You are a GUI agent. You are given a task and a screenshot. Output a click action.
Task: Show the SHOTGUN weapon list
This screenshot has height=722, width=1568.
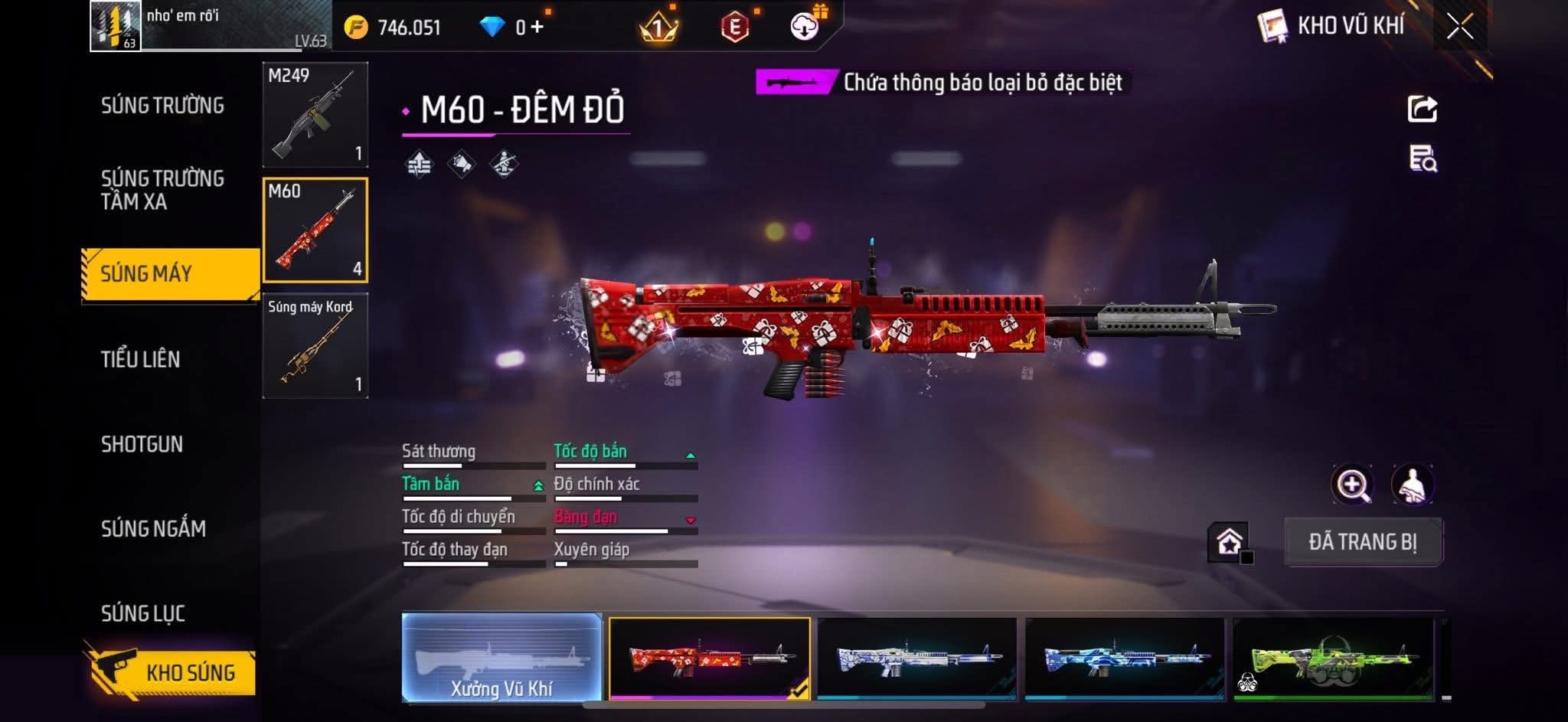click(x=142, y=444)
